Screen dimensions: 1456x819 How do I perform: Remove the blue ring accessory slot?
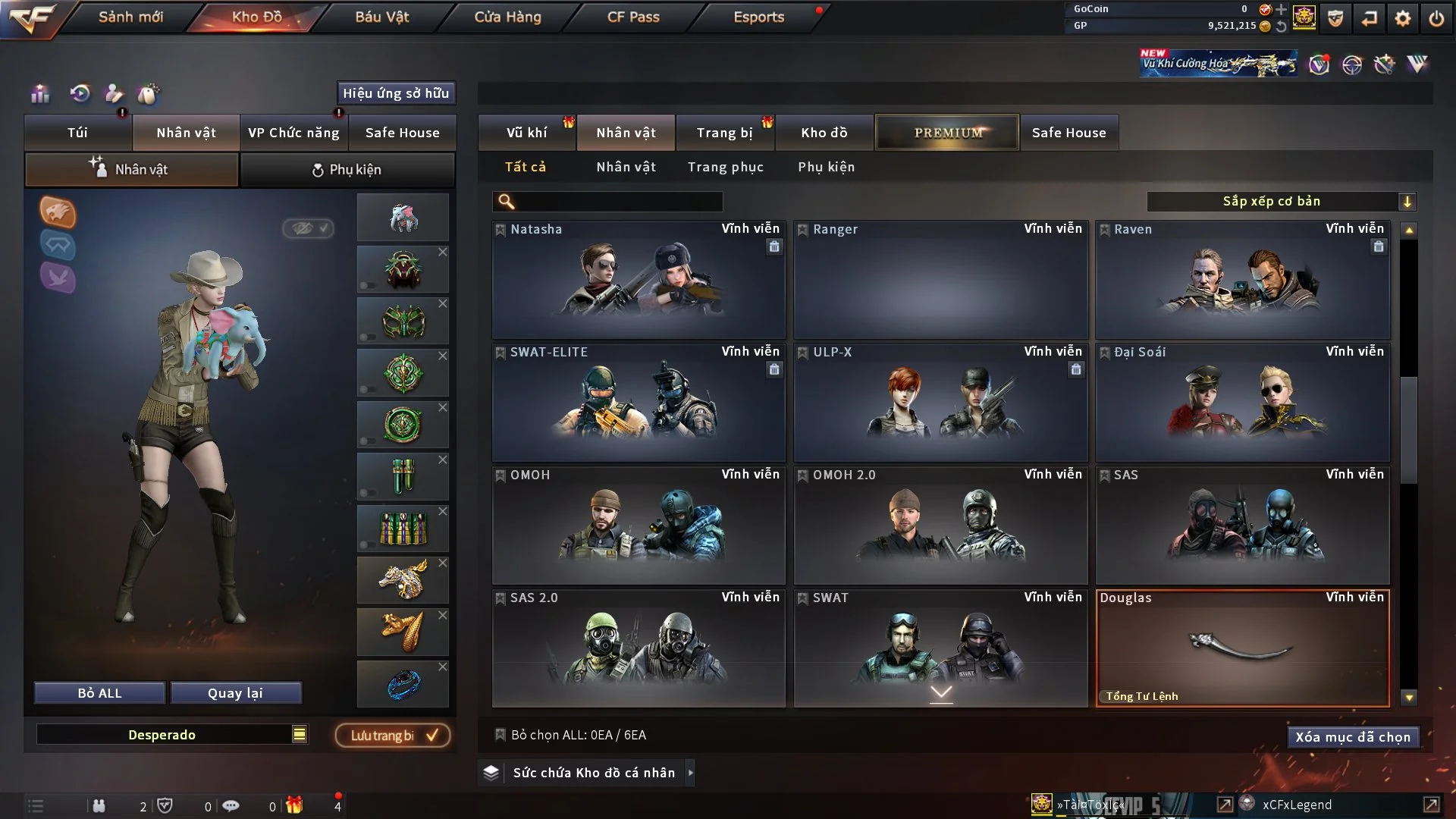pos(443,667)
